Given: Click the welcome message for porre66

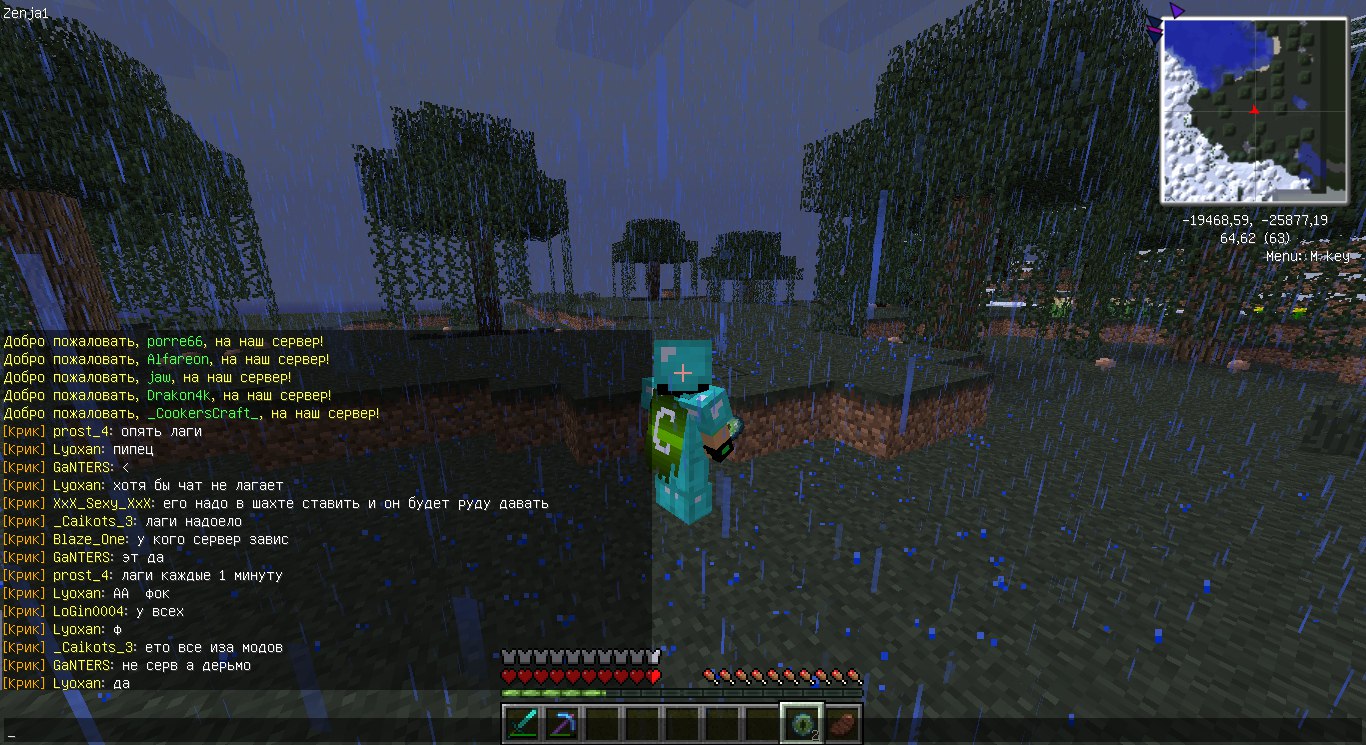Looking at the screenshot, I should pyautogui.click(x=165, y=341).
